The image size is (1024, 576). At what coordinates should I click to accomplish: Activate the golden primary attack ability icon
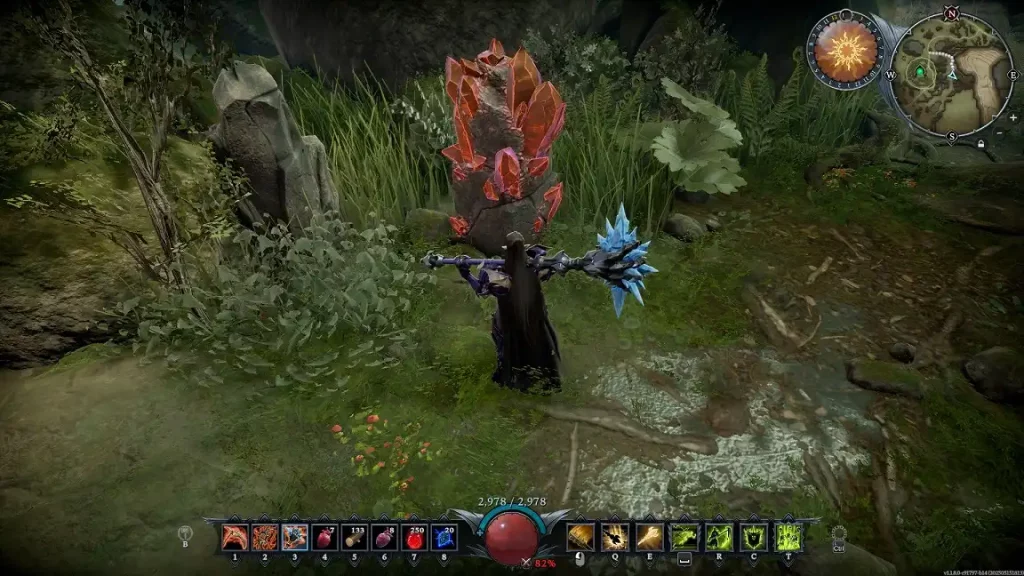(581, 538)
